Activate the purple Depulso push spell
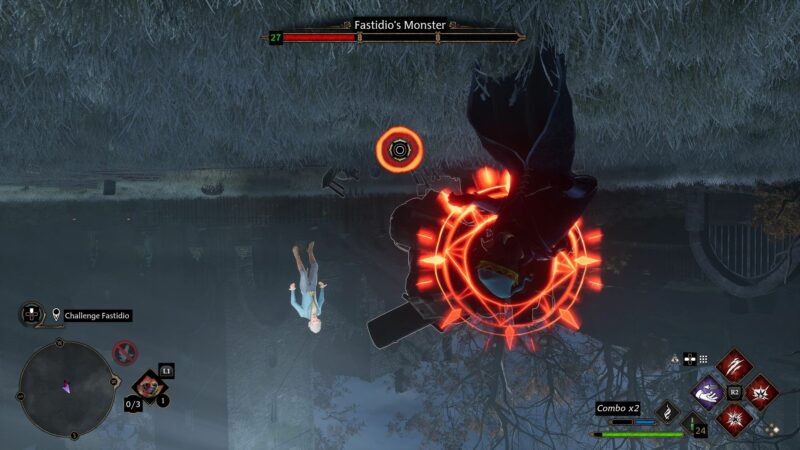Viewport: 800px width, 450px height. 709,391
